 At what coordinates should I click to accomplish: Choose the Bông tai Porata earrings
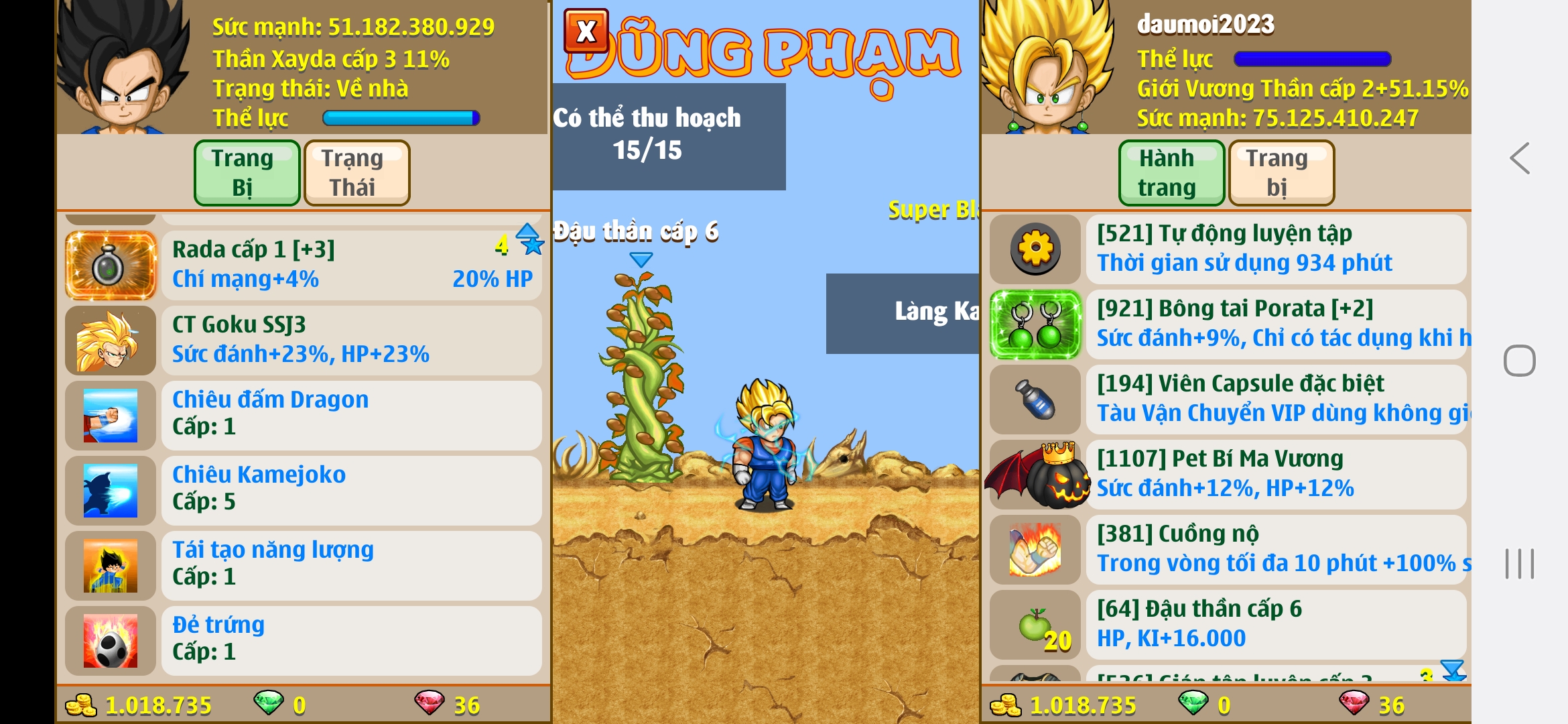click(x=1275, y=324)
